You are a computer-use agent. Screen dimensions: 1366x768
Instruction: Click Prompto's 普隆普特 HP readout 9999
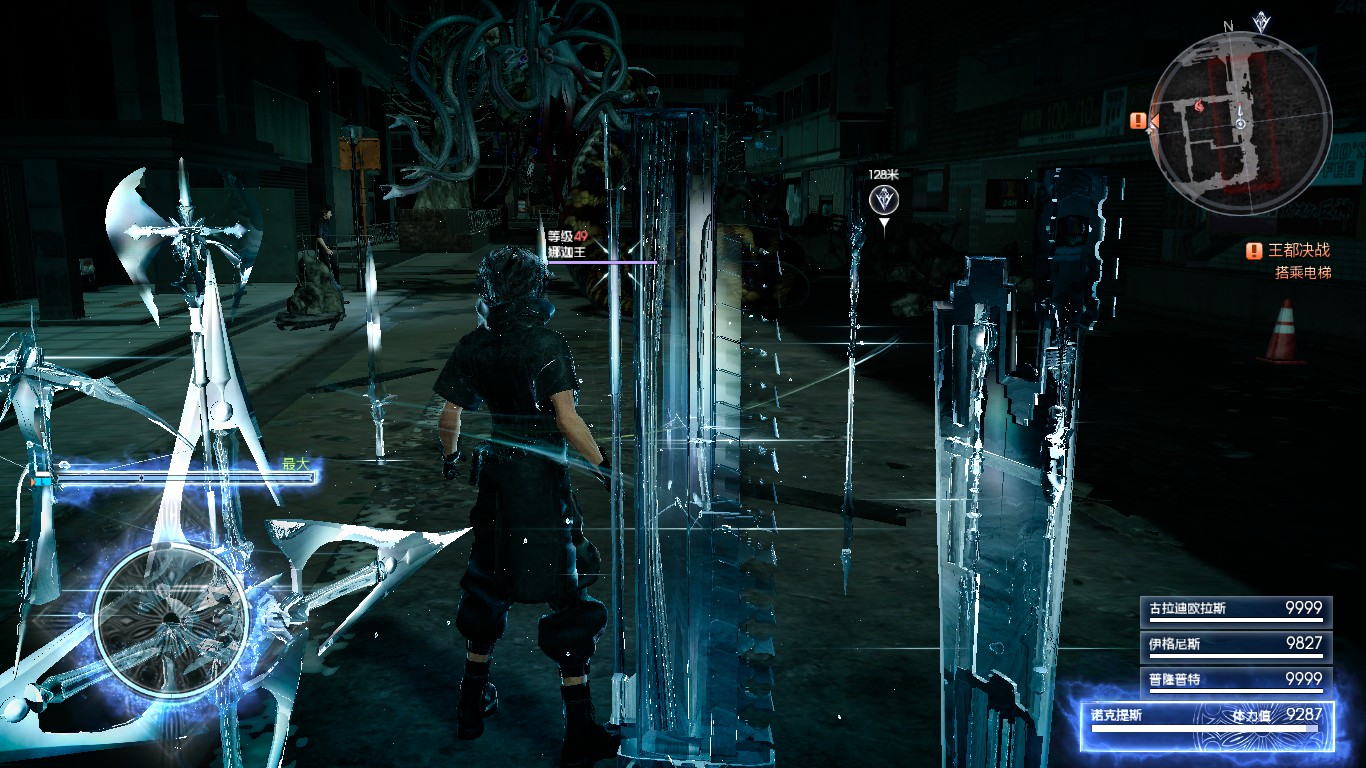1307,677
